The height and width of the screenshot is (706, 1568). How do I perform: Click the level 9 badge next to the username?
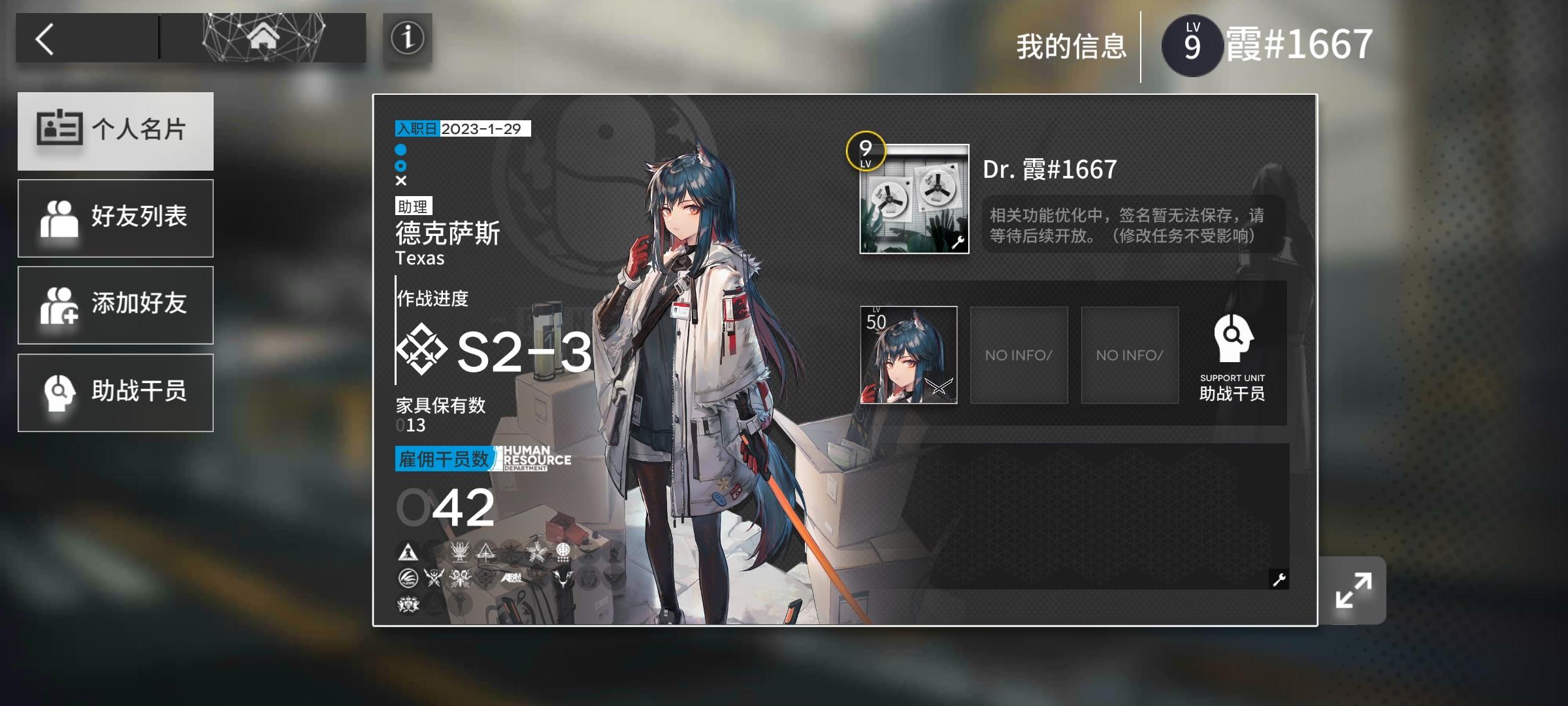tap(1194, 46)
